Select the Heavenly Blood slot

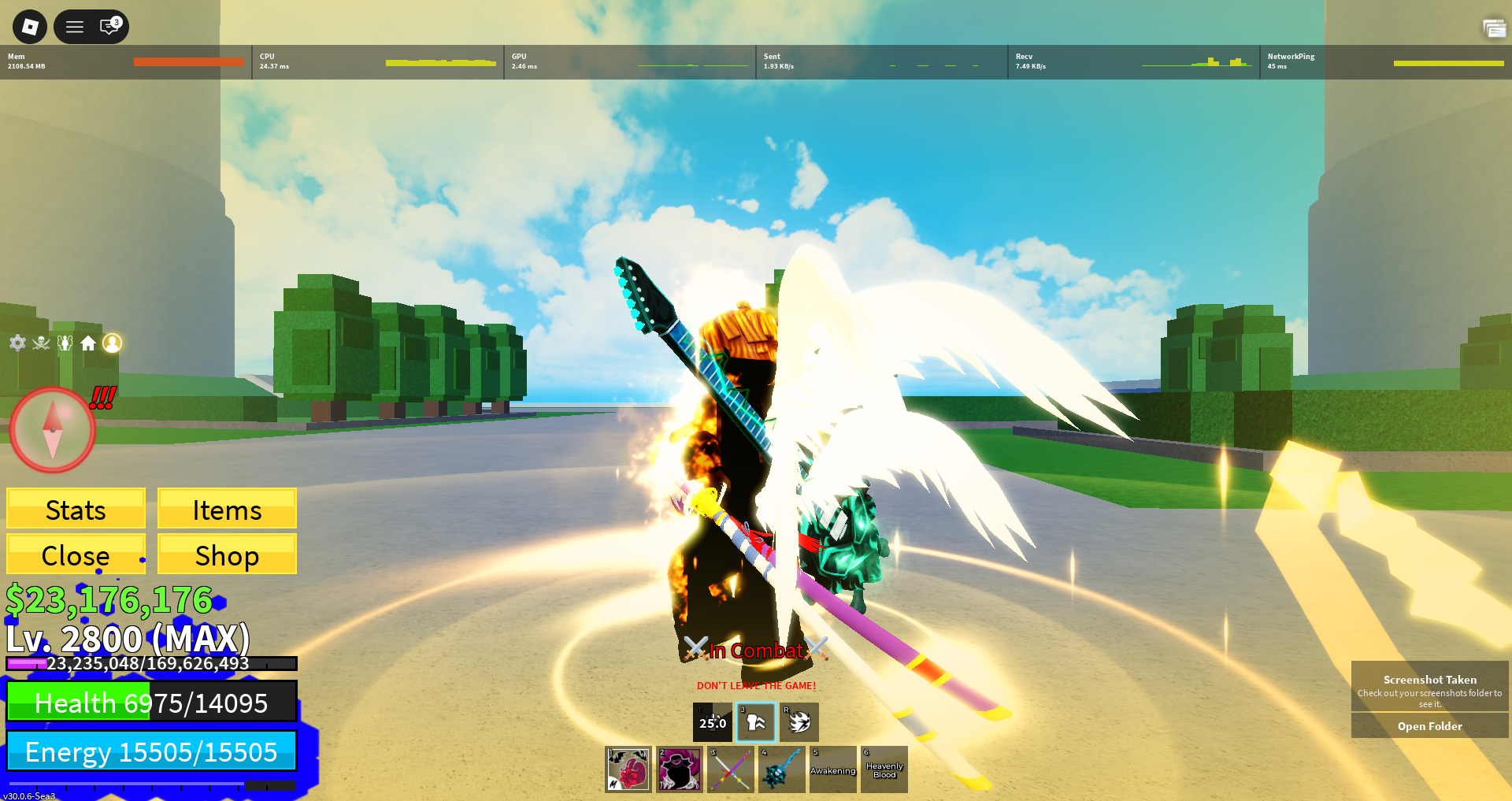884,769
